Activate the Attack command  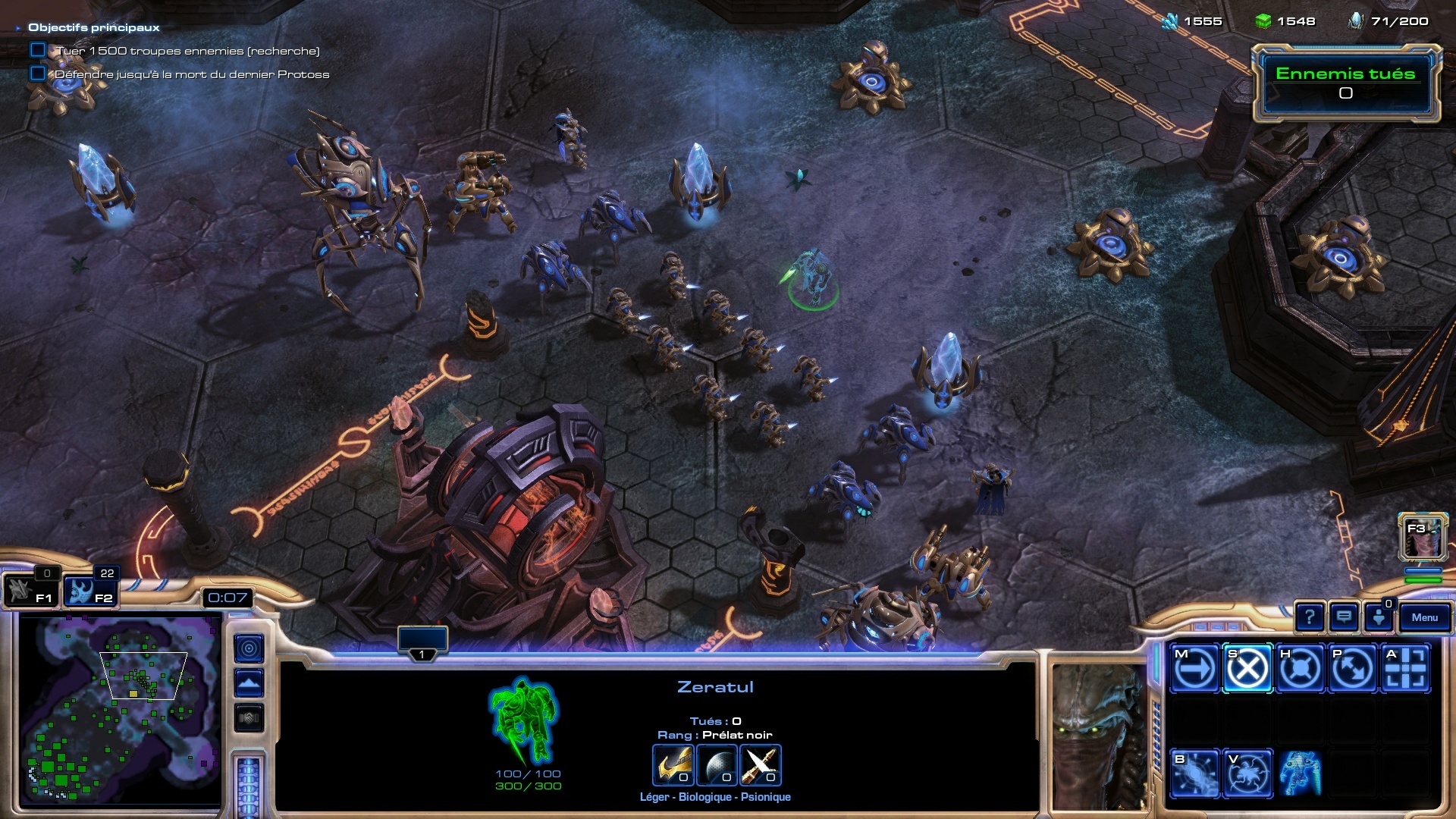tap(1405, 669)
